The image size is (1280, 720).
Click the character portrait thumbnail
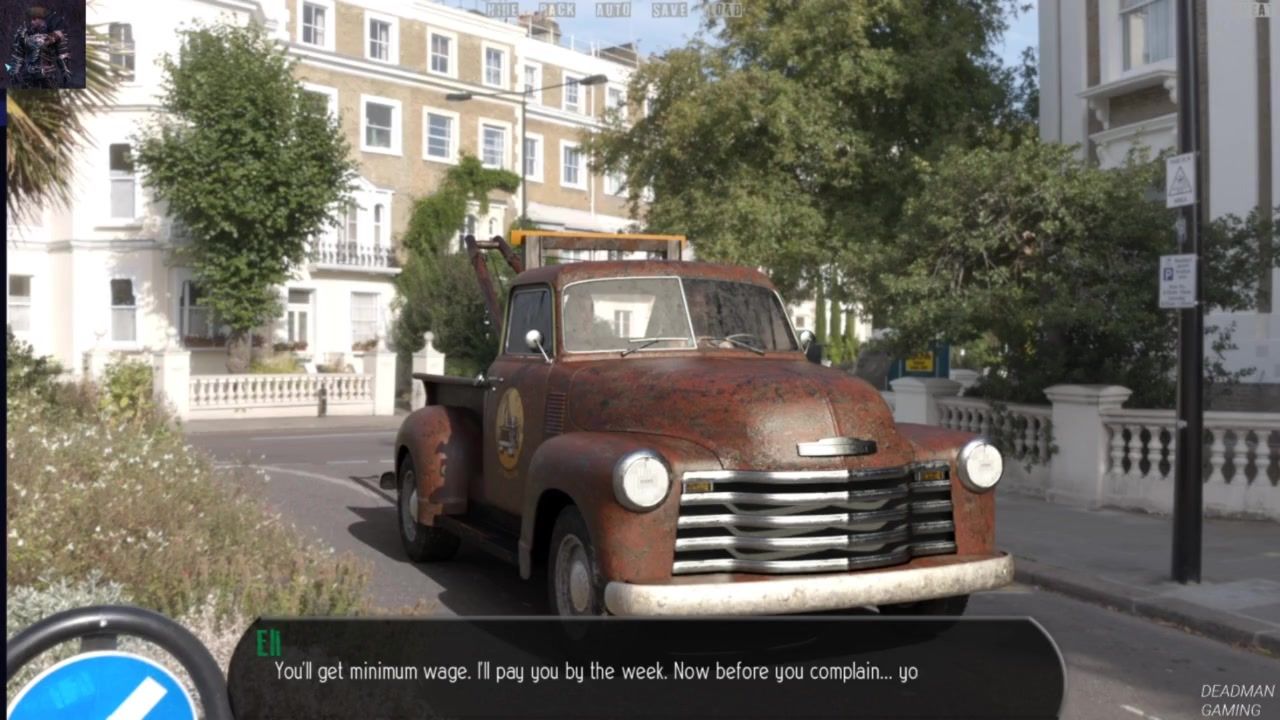45,45
